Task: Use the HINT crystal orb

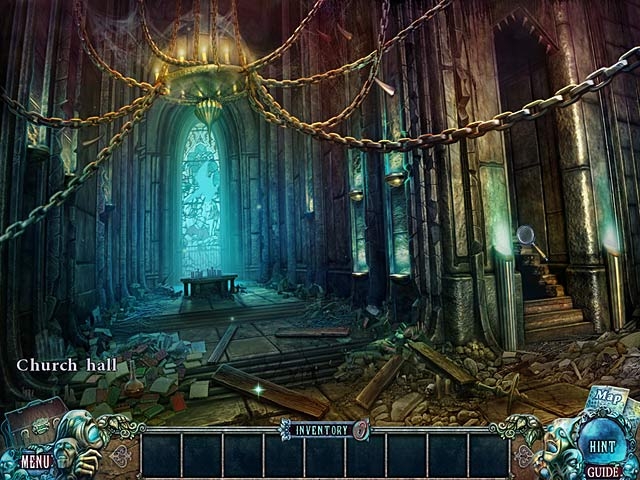Action: [x=603, y=444]
